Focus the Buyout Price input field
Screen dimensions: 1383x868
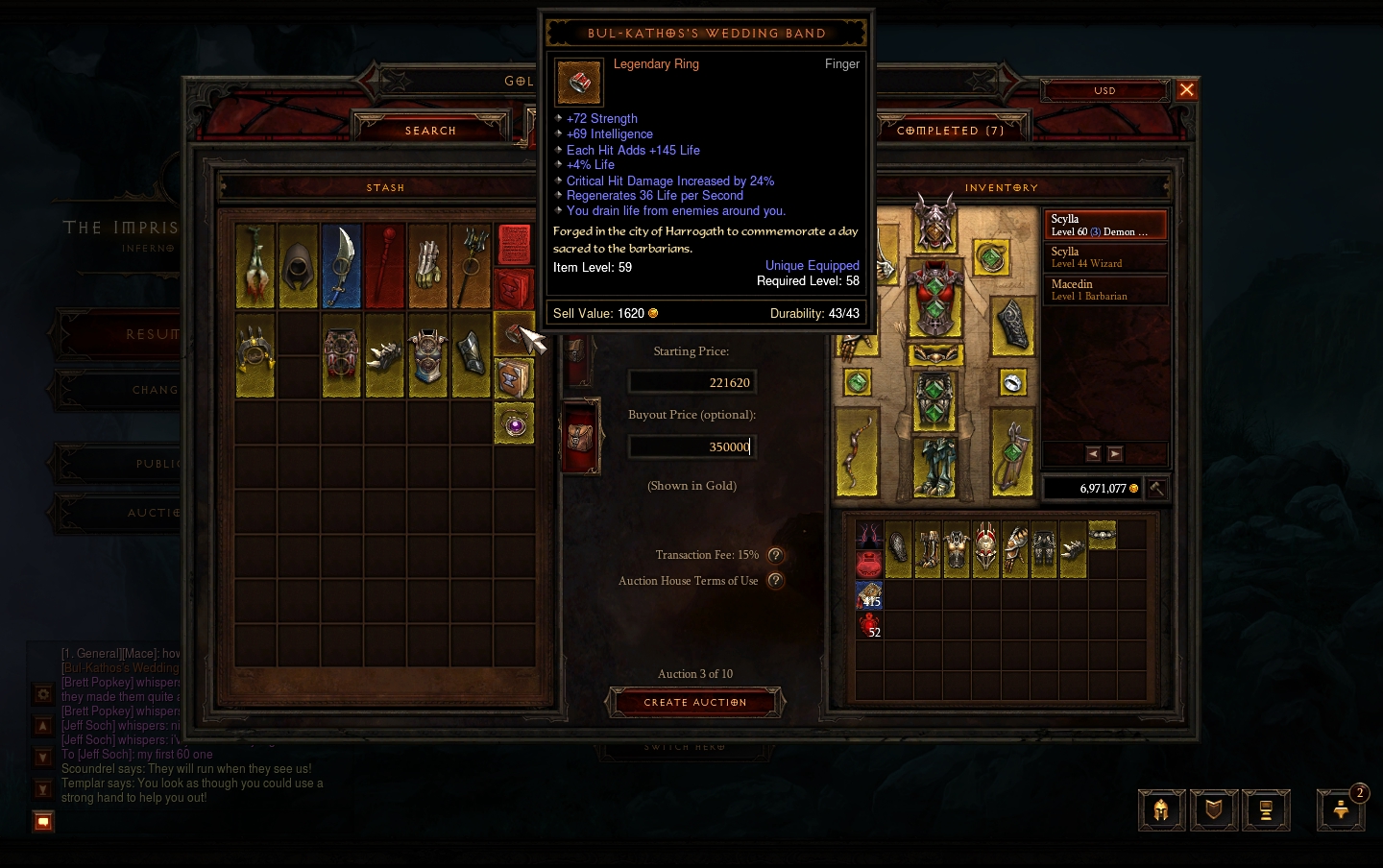pyautogui.click(x=691, y=446)
